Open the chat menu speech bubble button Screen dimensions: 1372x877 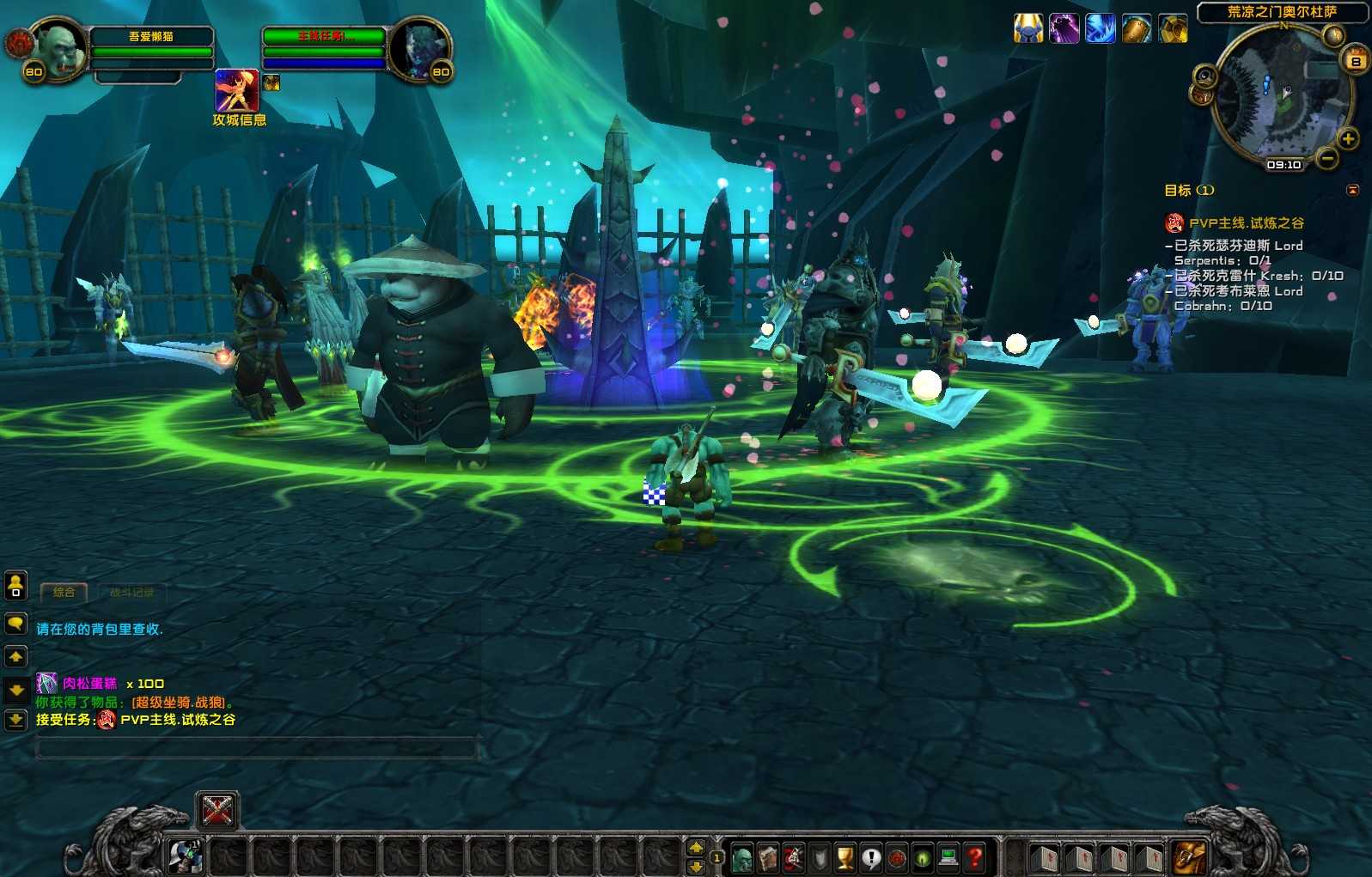15,624
